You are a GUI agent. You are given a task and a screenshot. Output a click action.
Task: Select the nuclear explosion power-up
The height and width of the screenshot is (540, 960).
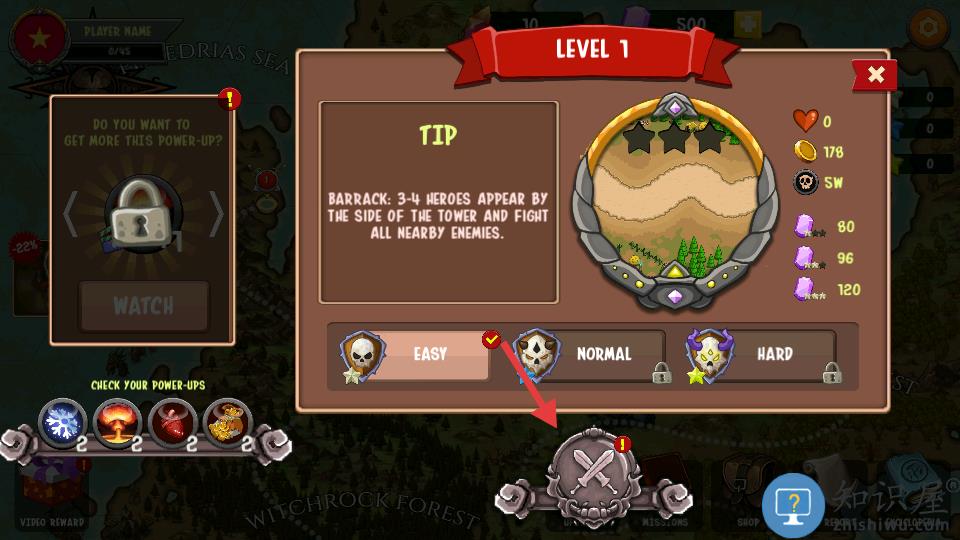tap(117, 423)
